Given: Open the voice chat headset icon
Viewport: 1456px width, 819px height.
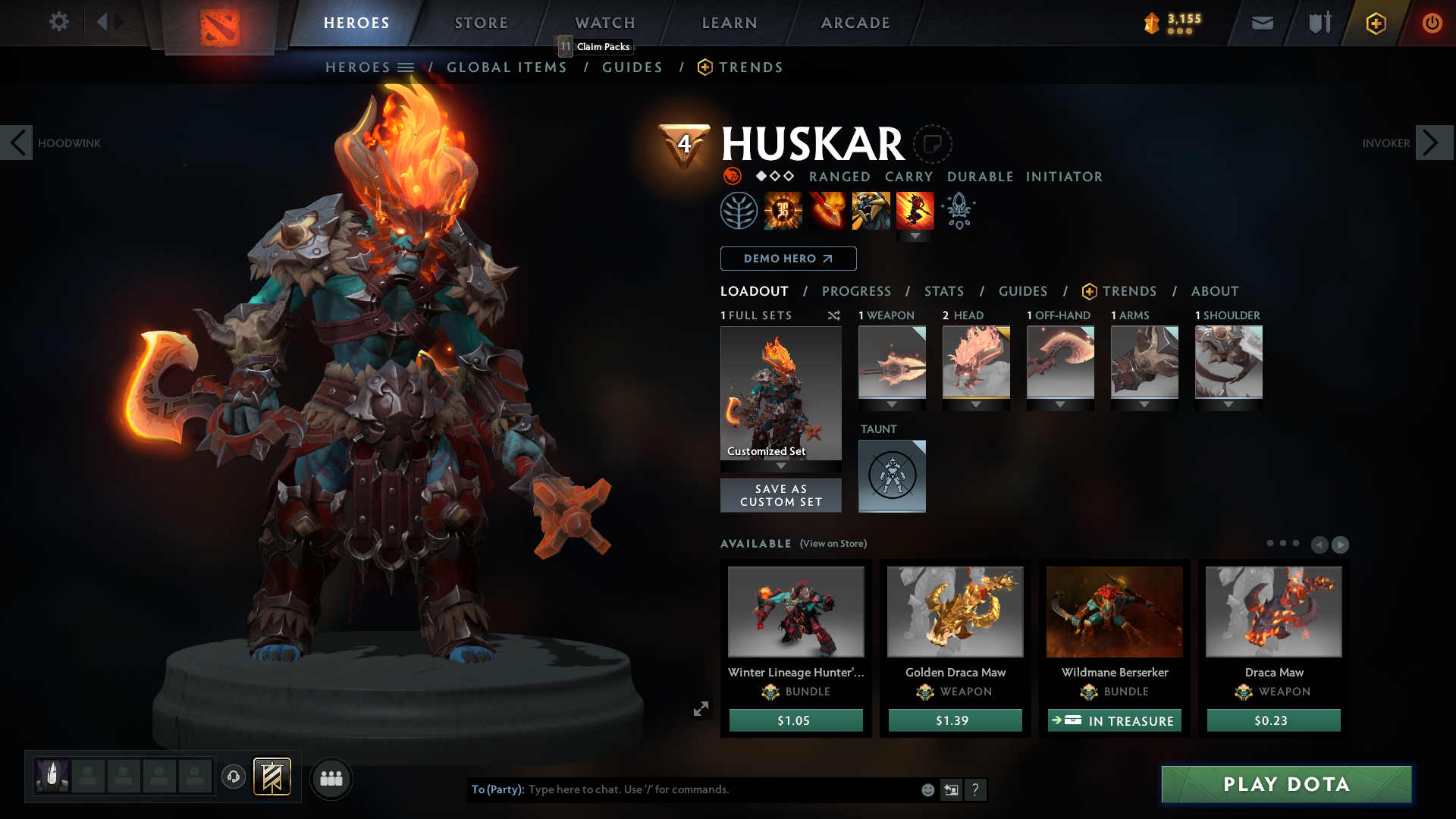Looking at the screenshot, I should tap(234, 777).
